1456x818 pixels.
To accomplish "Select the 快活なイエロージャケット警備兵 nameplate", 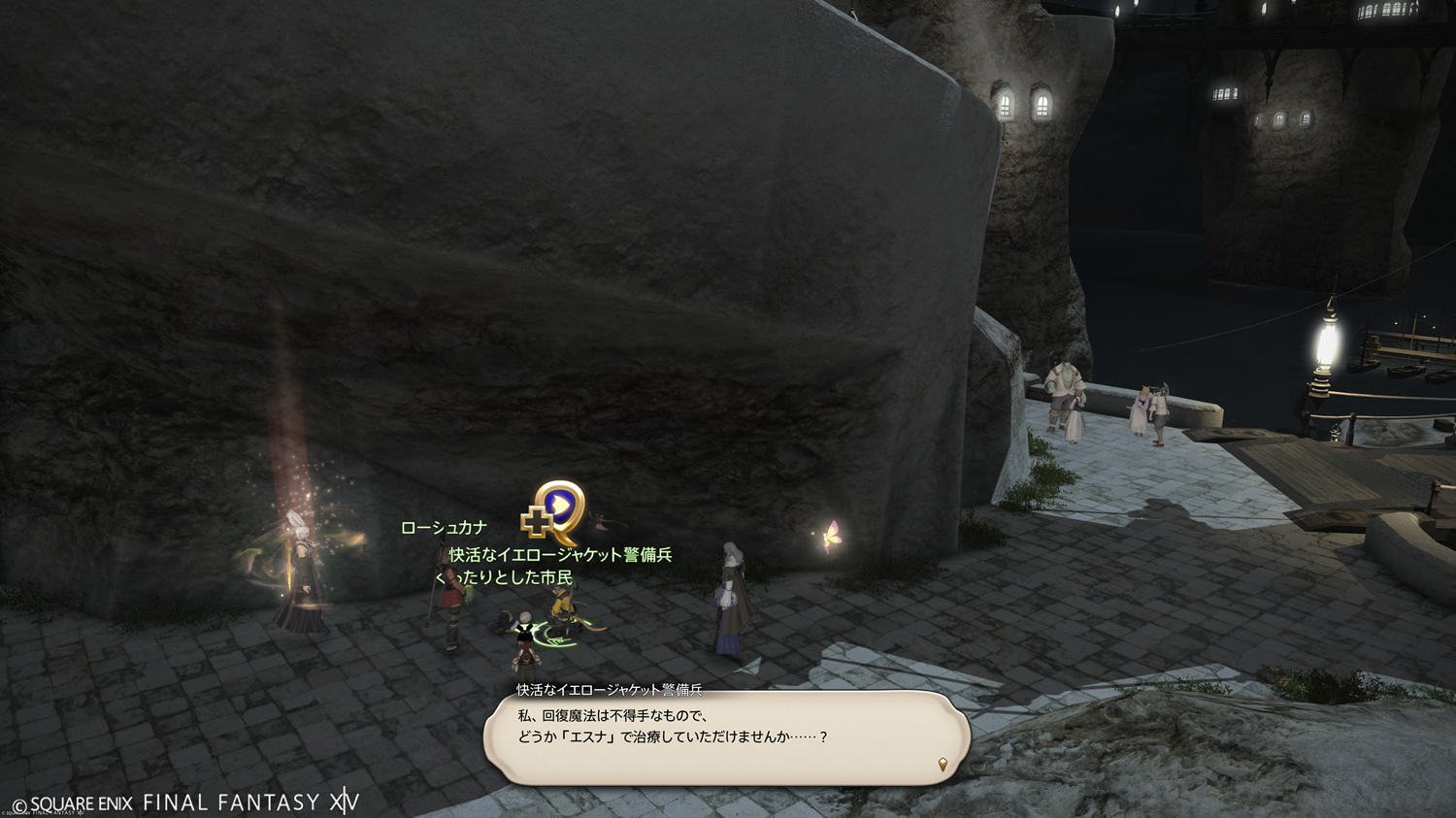I will coord(560,555).
